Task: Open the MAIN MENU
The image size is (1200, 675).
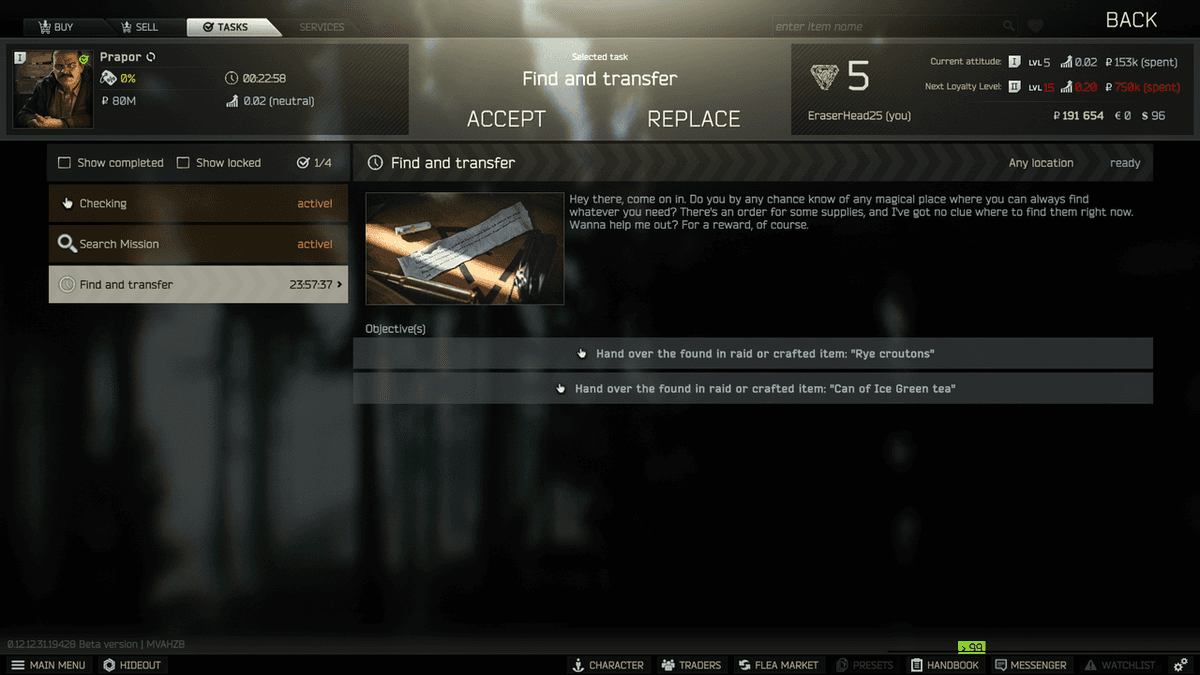Action: pyautogui.click(x=48, y=665)
